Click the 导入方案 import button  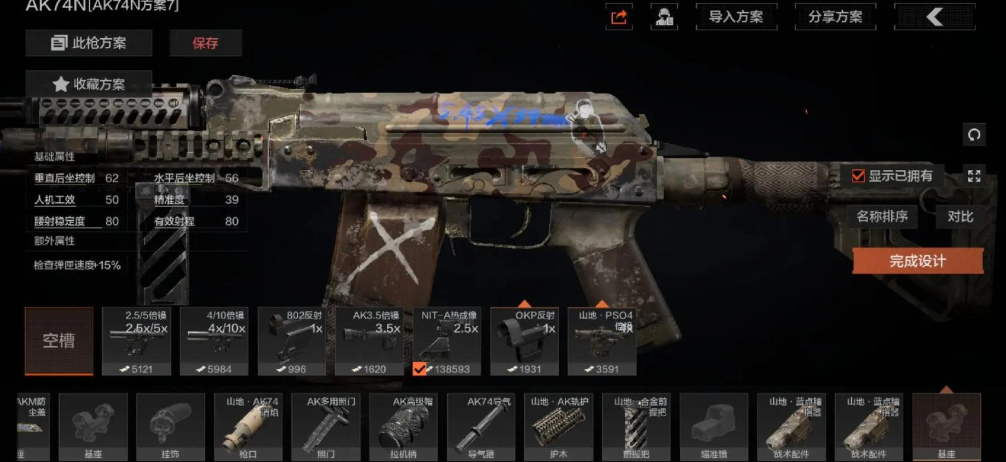coord(735,17)
